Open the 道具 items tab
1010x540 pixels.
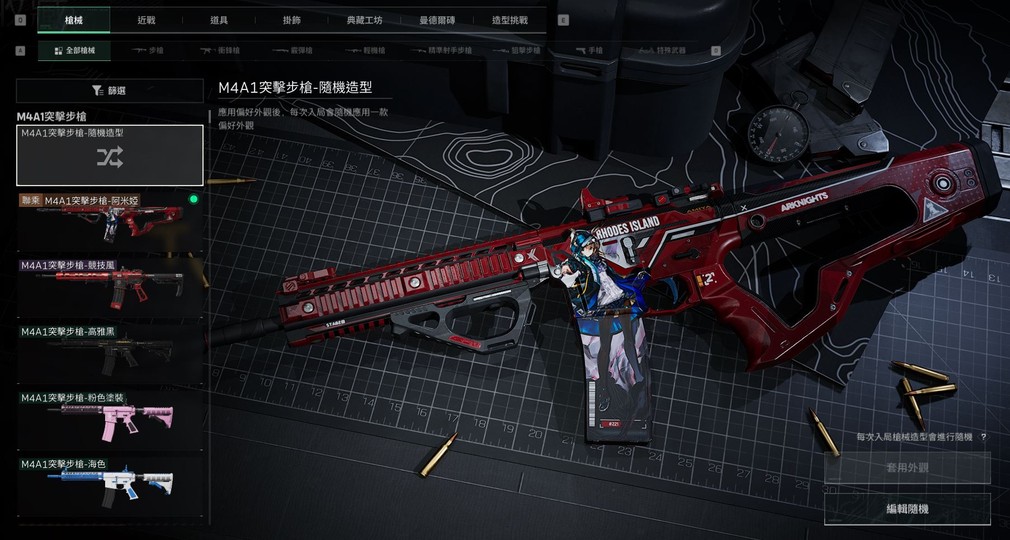click(218, 19)
